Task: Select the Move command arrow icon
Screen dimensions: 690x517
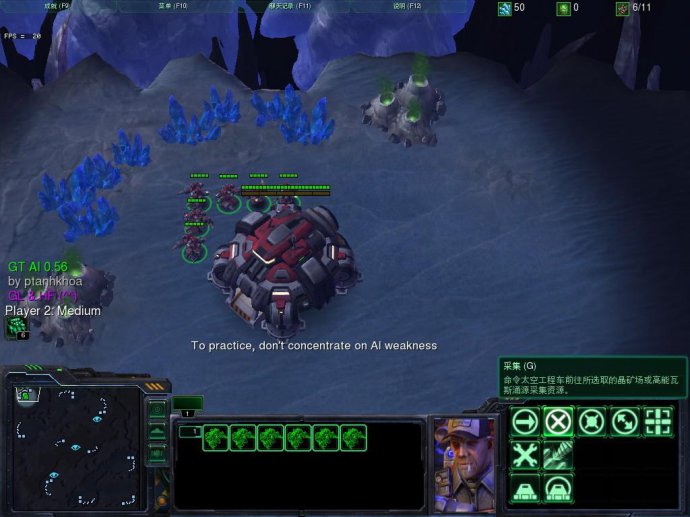Action: point(525,422)
